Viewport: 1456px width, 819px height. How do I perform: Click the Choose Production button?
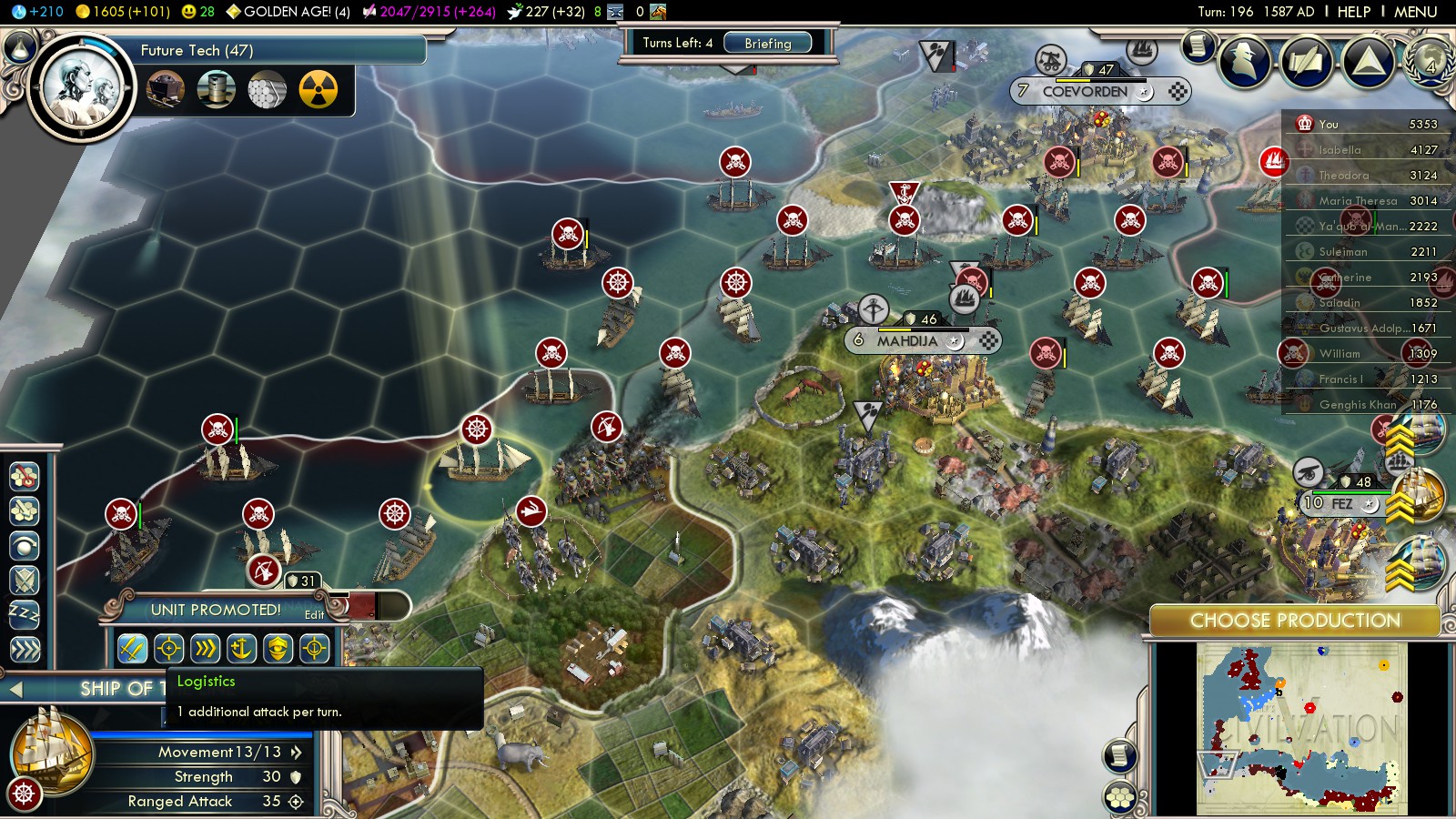click(1294, 621)
